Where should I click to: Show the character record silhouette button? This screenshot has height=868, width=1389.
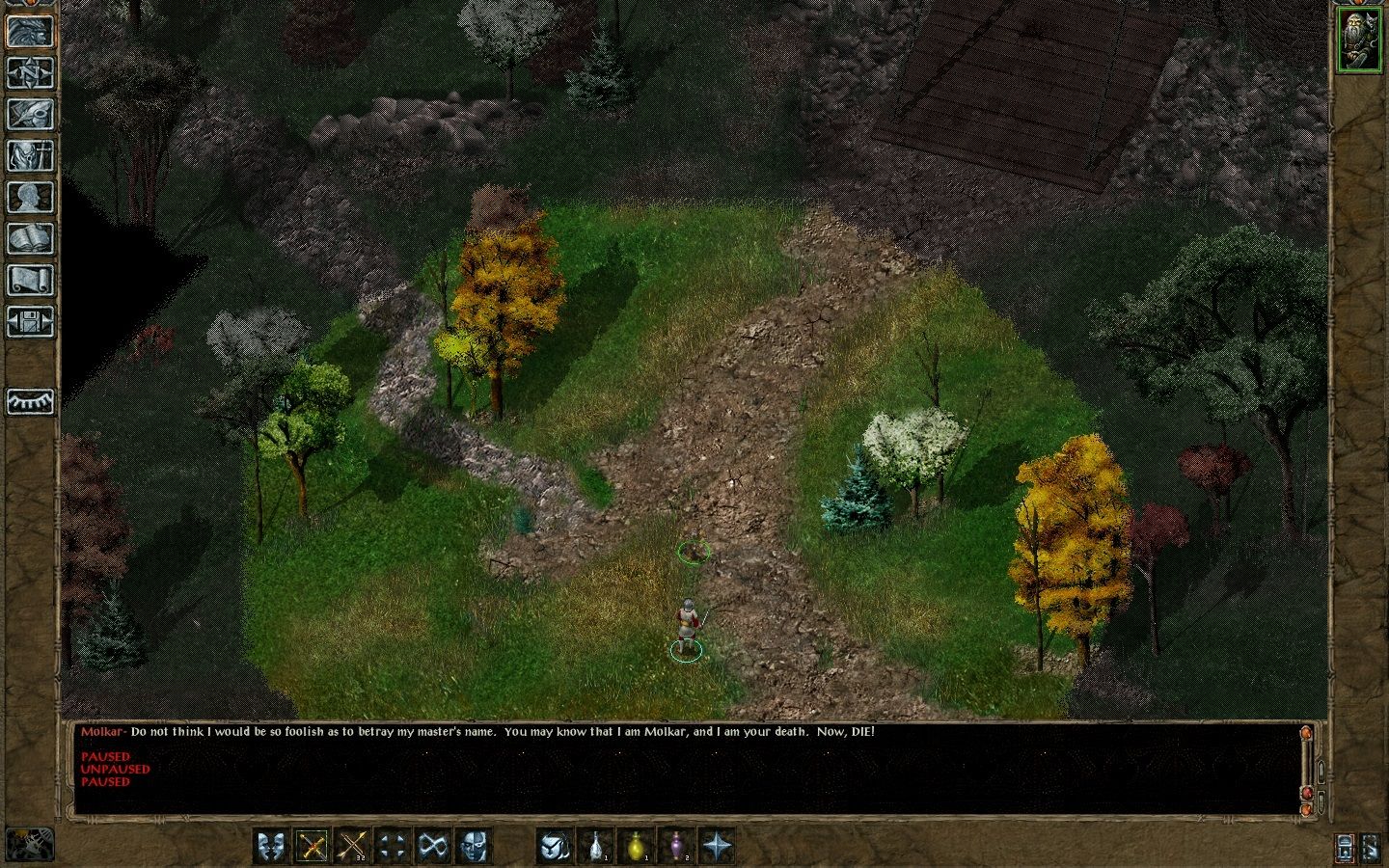coord(30,197)
